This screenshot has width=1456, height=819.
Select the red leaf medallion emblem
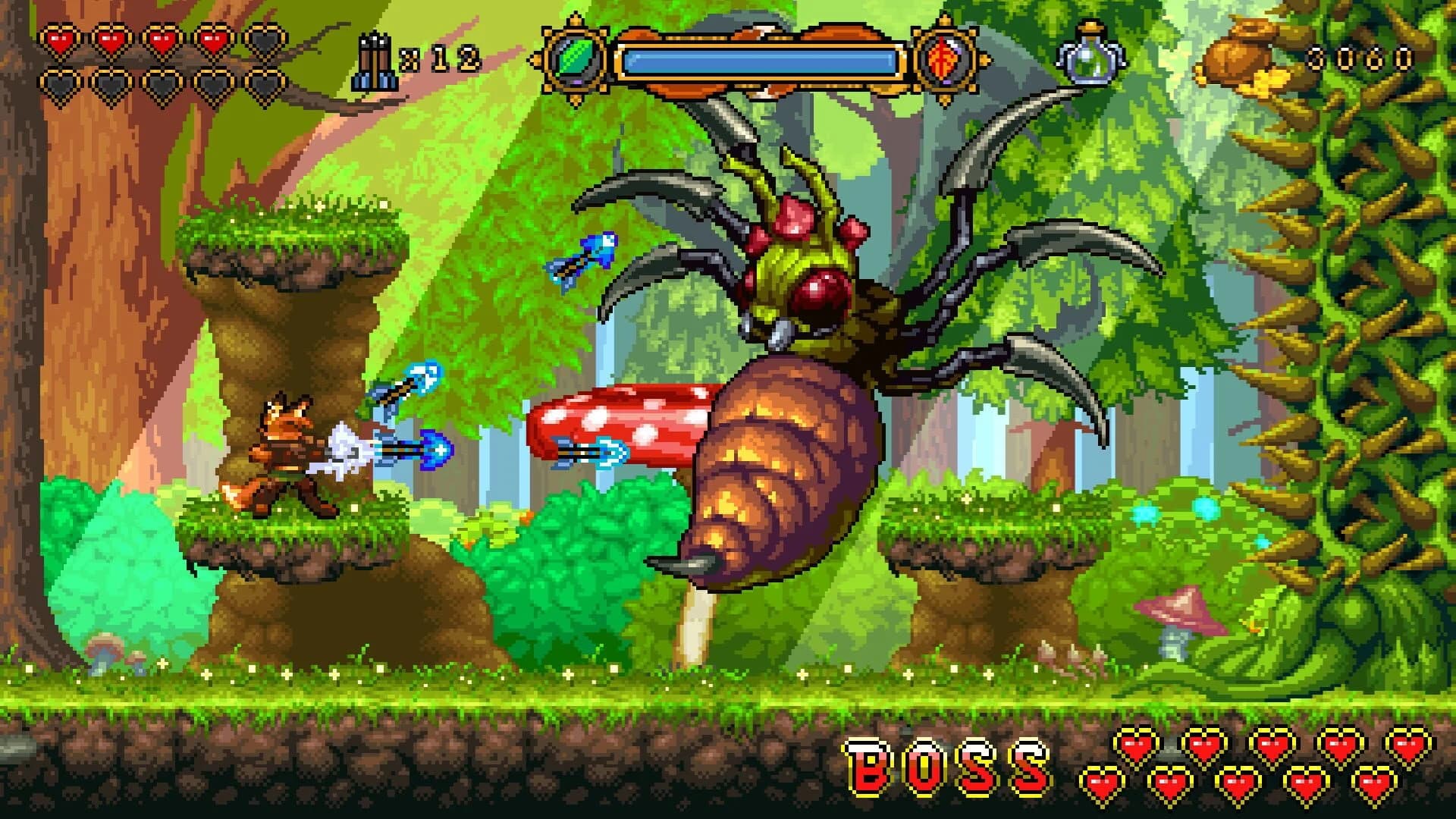(x=943, y=58)
